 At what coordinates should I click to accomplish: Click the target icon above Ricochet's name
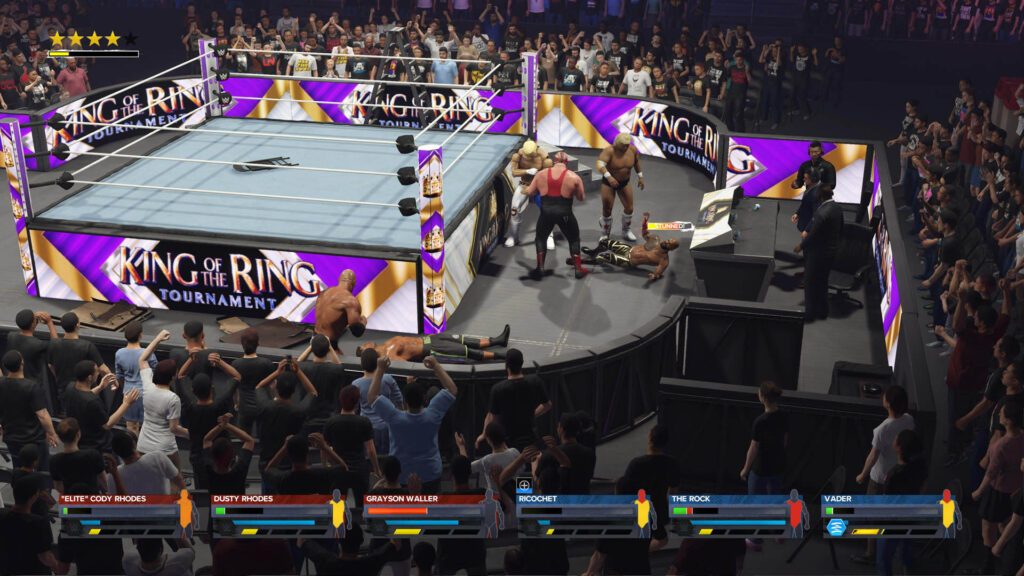pyautogui.click(x=524, y=485)
